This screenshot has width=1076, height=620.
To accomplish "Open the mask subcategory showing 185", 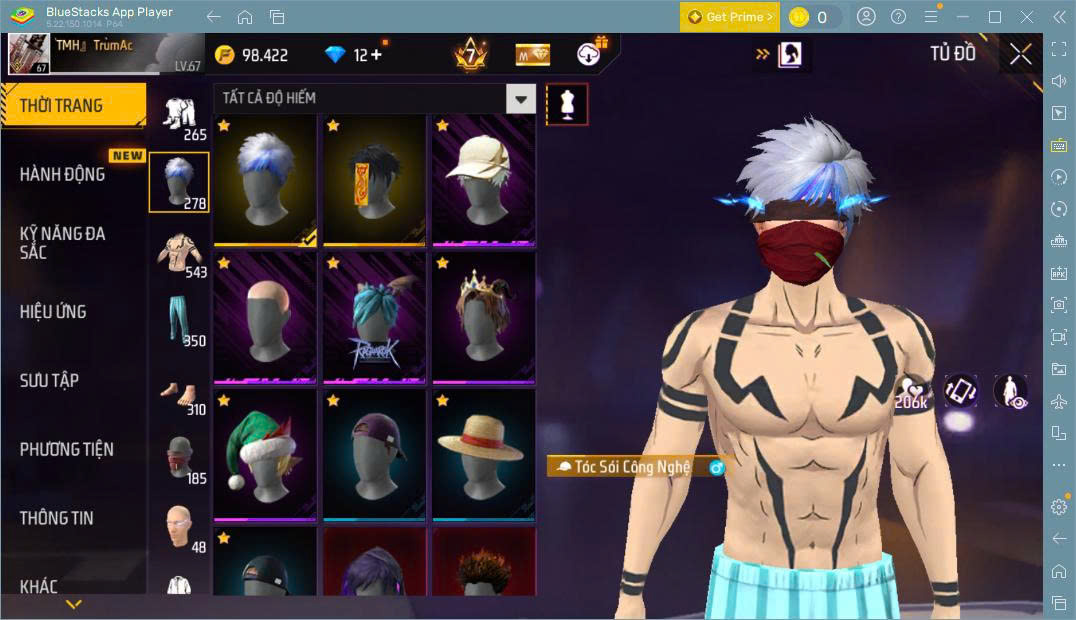I will (x=179, y=459).
